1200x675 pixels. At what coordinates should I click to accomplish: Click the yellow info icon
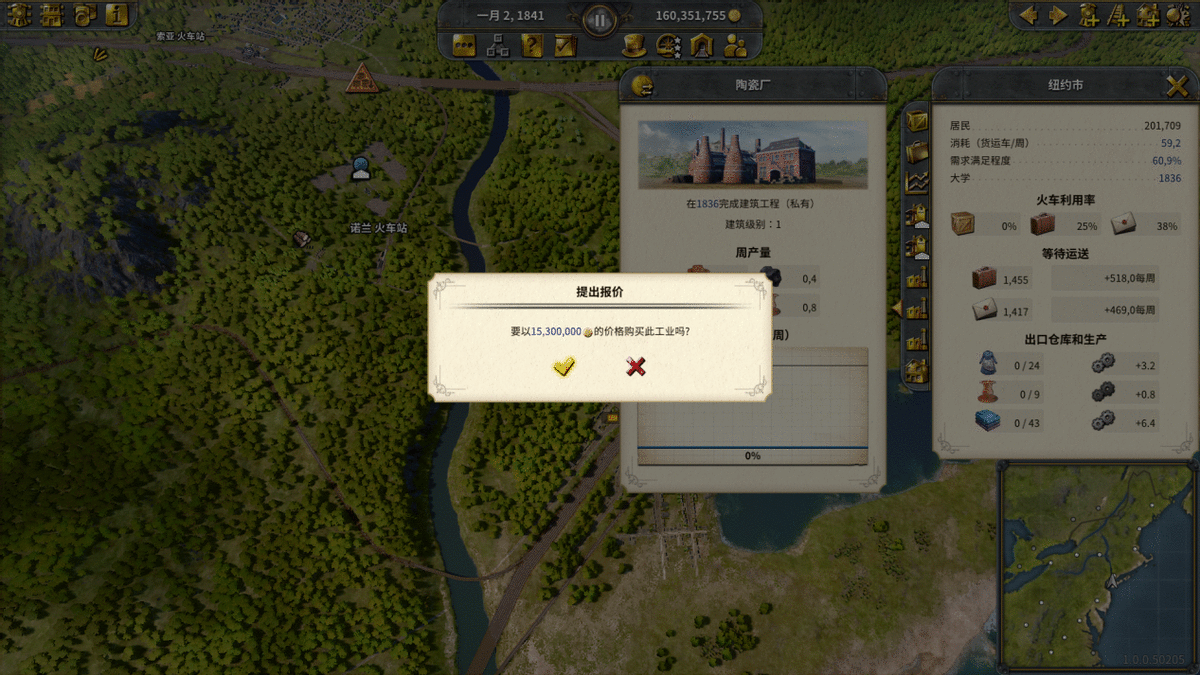tap(117, 15)
